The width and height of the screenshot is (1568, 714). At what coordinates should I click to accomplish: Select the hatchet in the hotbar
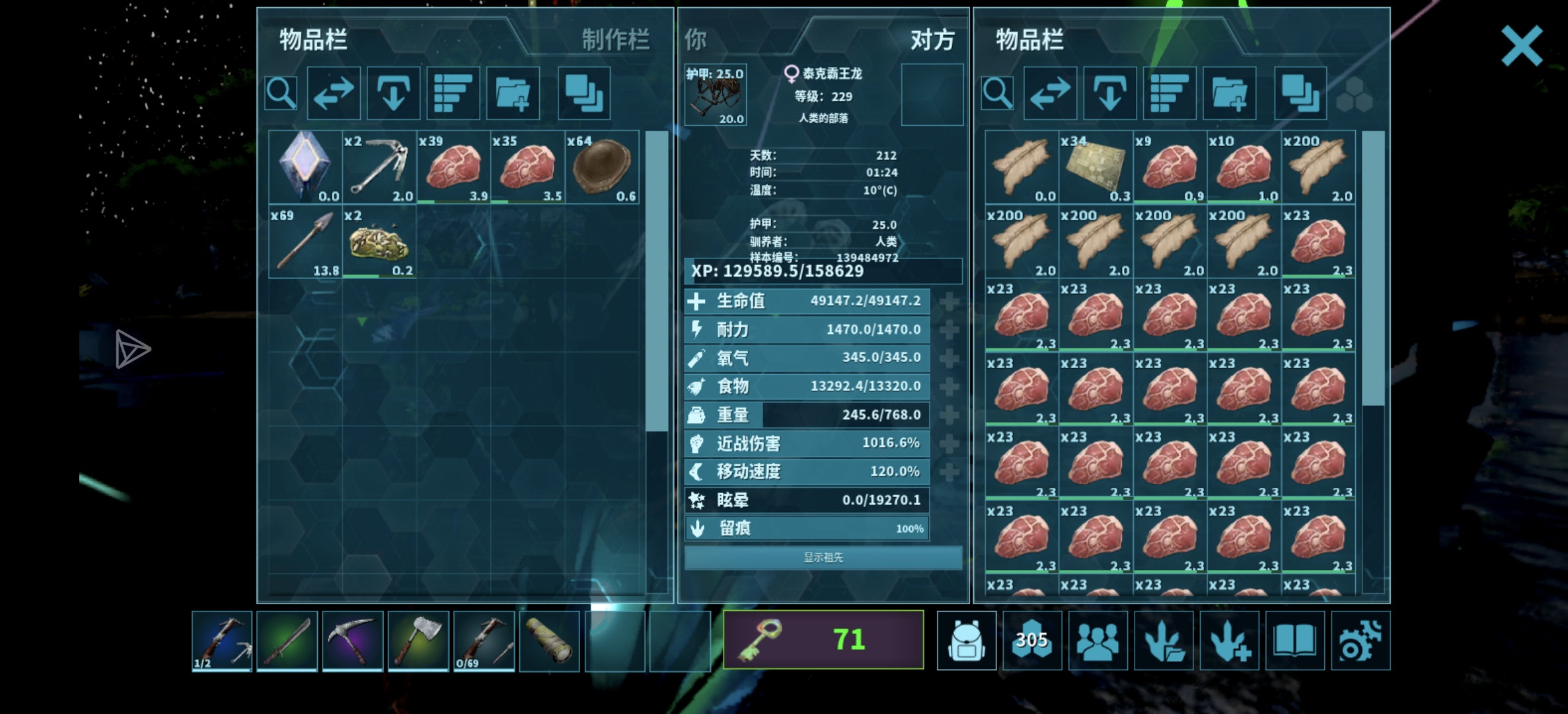[418, 641]
